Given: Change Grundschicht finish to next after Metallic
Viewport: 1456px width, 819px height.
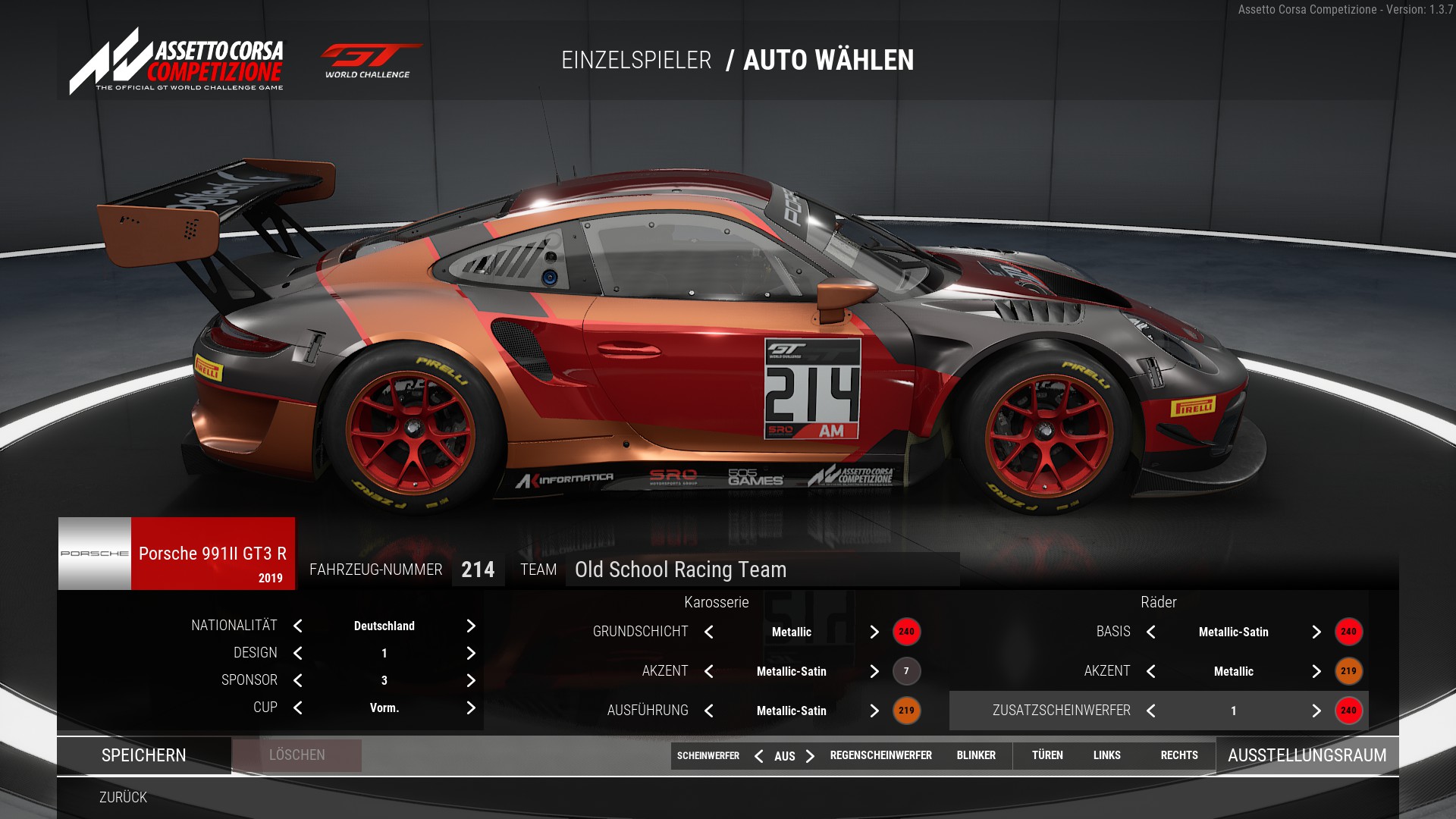Looking at the screenshot, I should point(874,632).
